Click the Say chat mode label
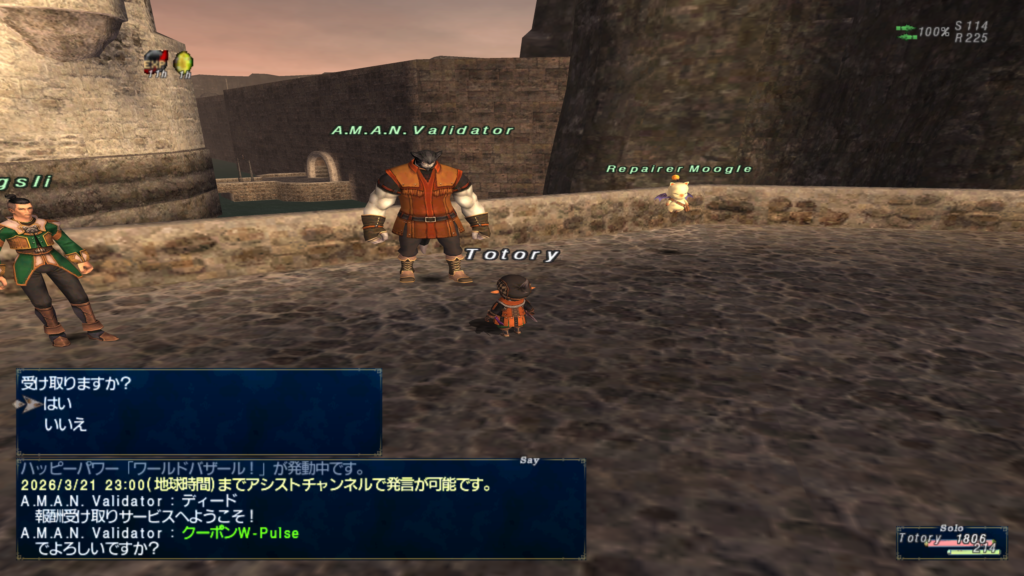Screen dimensions: 1024x576 tap(530, 461)
